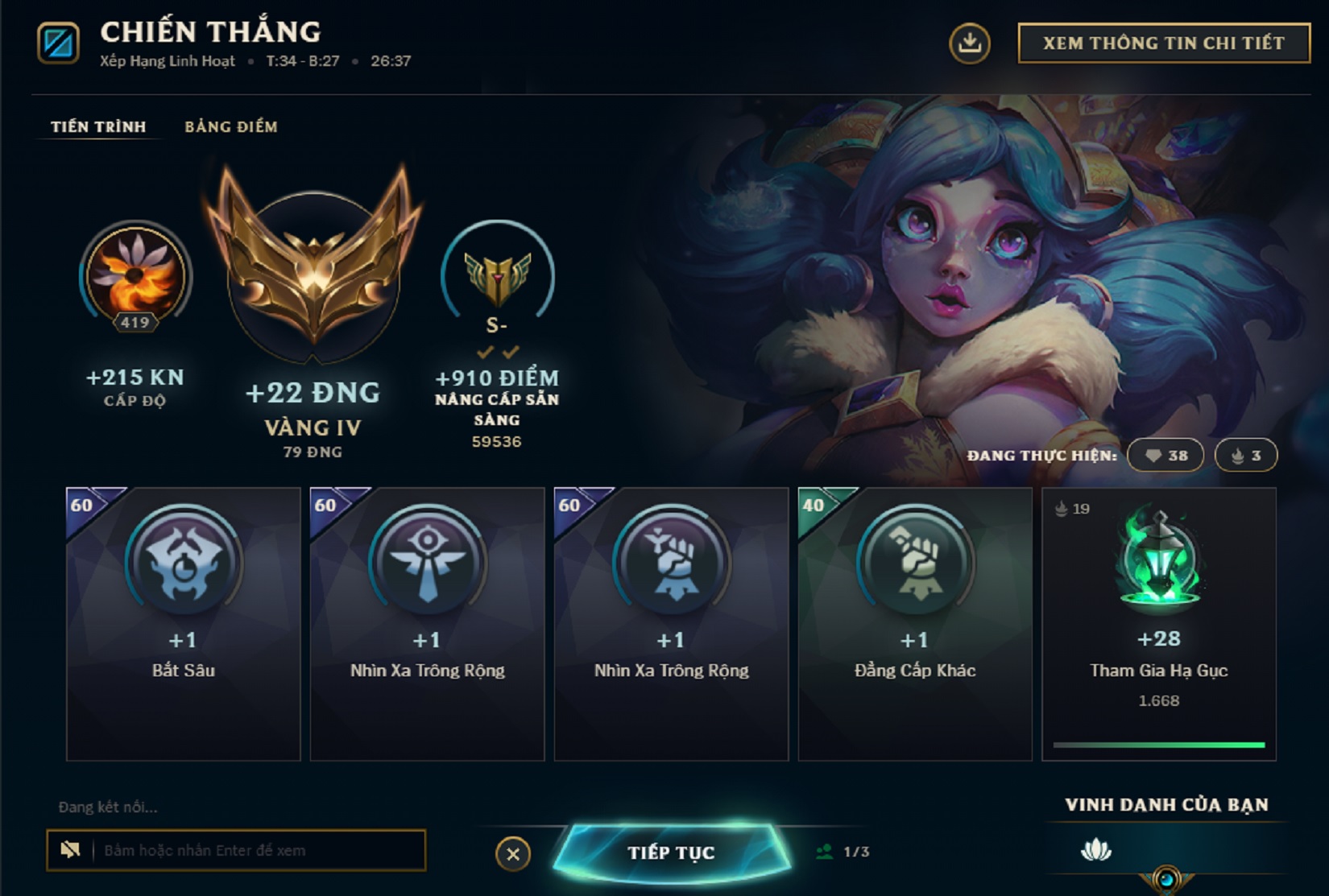The image size is (1329, 896).
Task: Switch to the BẢNG ĐIỂM tab
Action: 230,126
